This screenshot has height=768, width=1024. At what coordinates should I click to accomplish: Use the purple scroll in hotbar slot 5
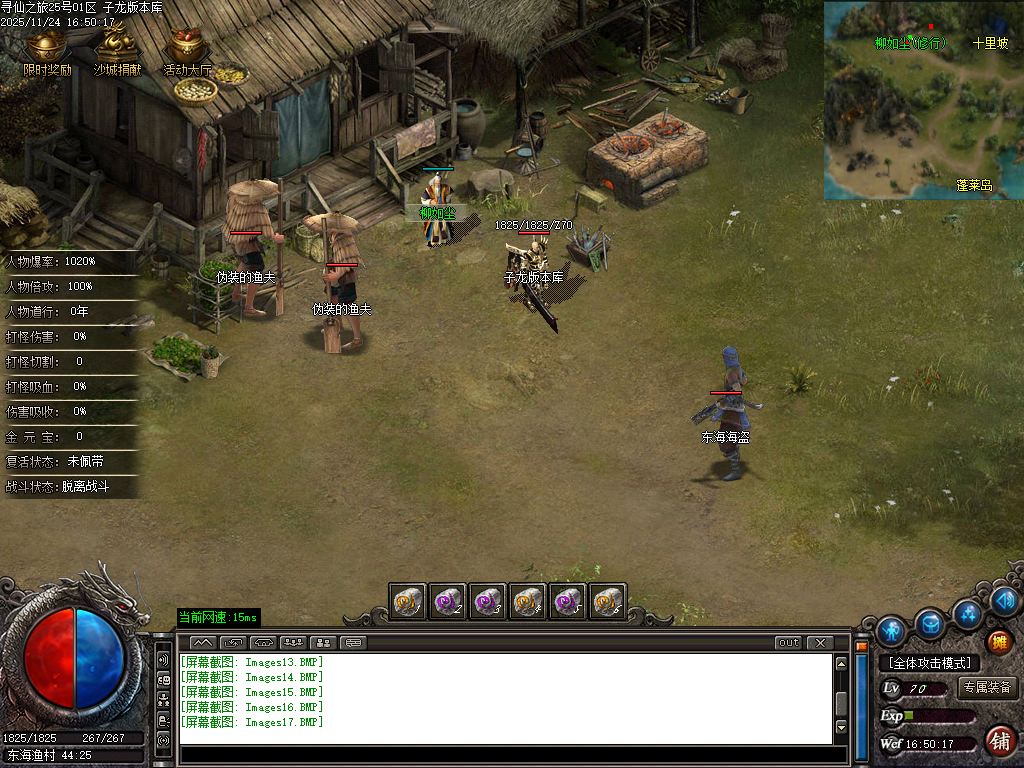click(567, 602)
